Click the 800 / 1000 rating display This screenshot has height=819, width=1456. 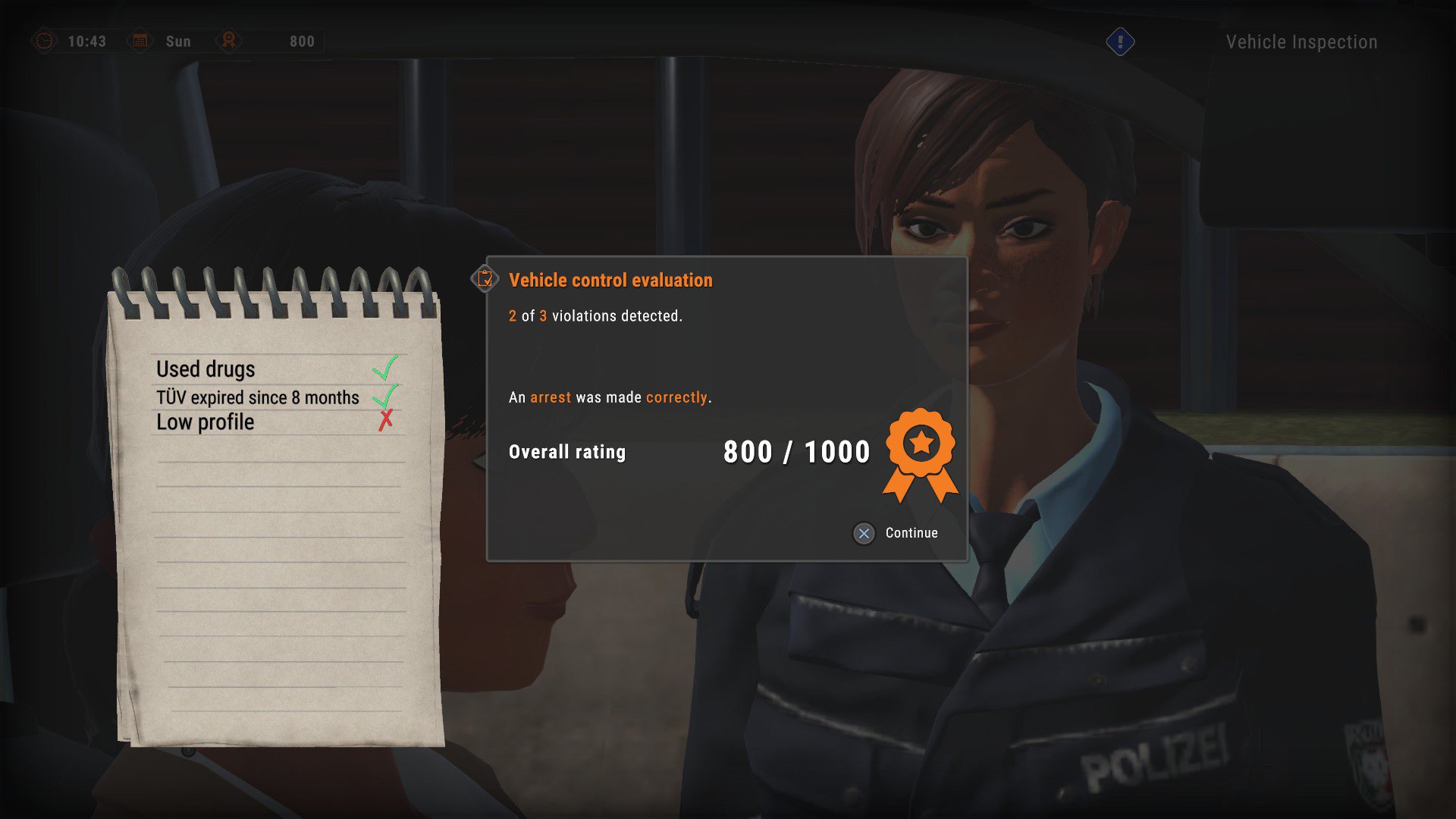pyautogui.click(x=796, y=451)
